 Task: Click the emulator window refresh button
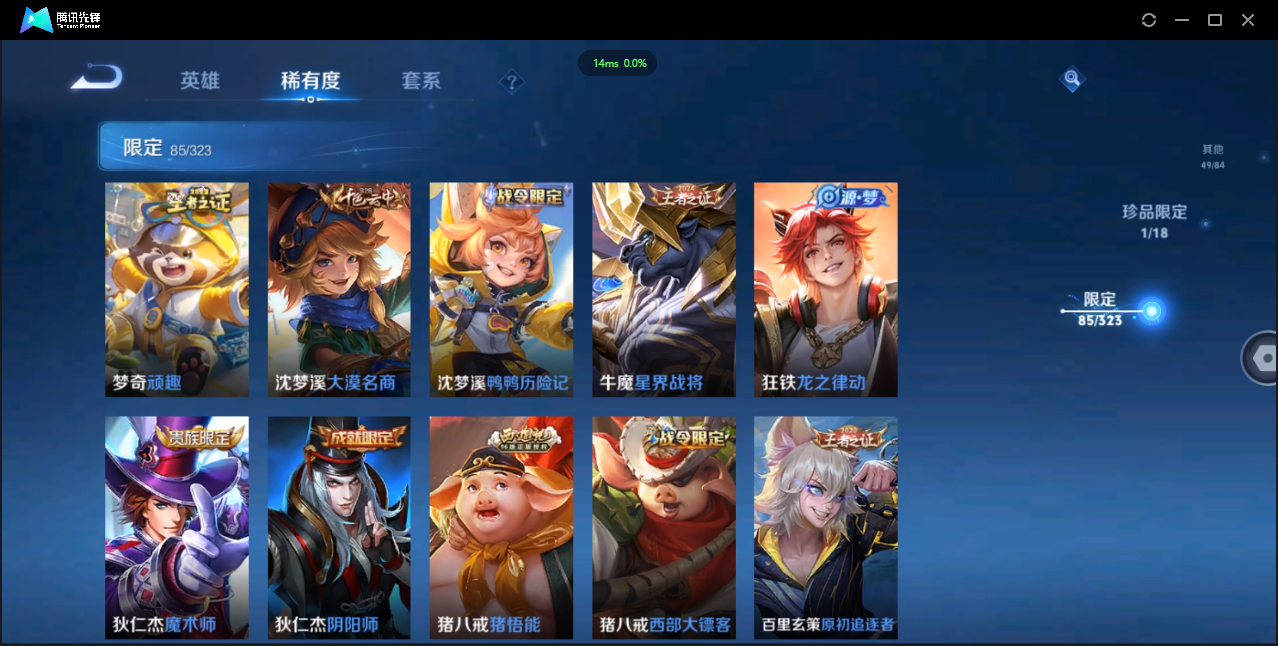1149,20
